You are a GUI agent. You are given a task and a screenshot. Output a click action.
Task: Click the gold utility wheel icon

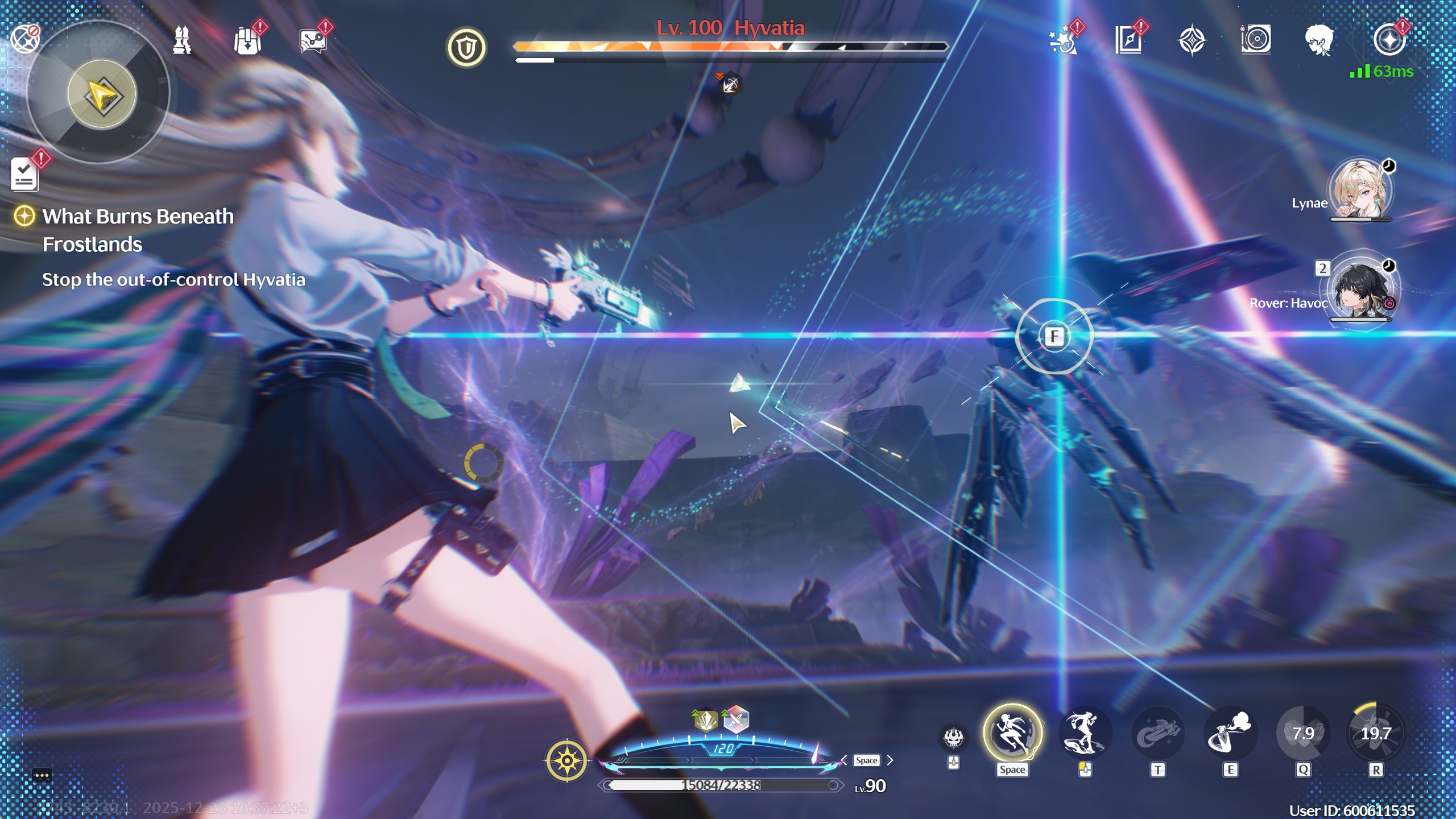click(566, 760)
